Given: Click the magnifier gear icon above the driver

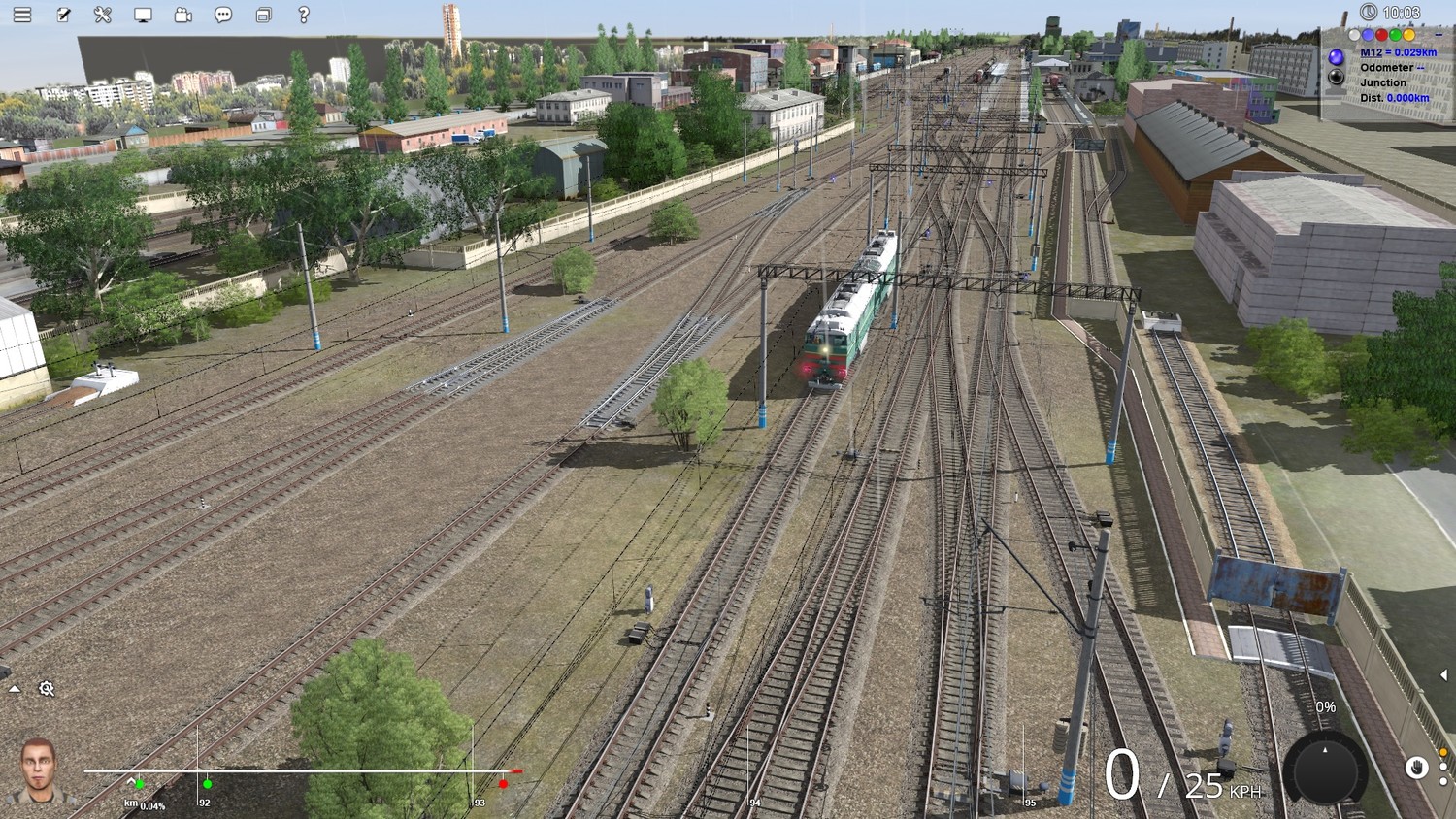Looking at the screenshot, I should coord(47,689).
